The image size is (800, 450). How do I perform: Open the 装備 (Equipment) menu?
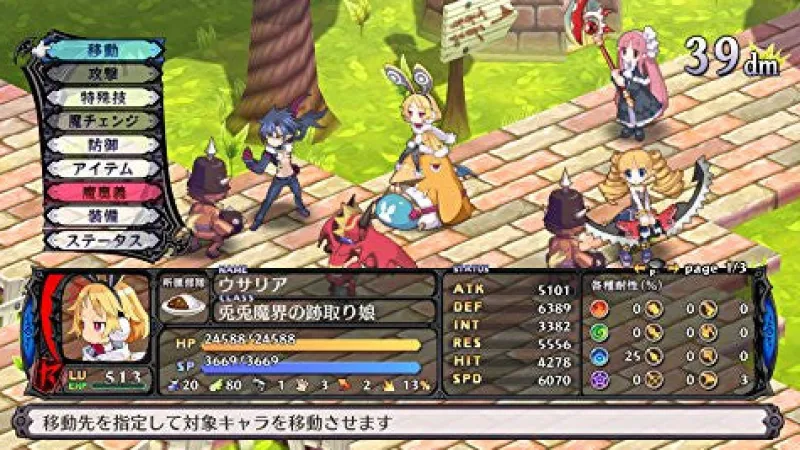[x=104, y=216]
